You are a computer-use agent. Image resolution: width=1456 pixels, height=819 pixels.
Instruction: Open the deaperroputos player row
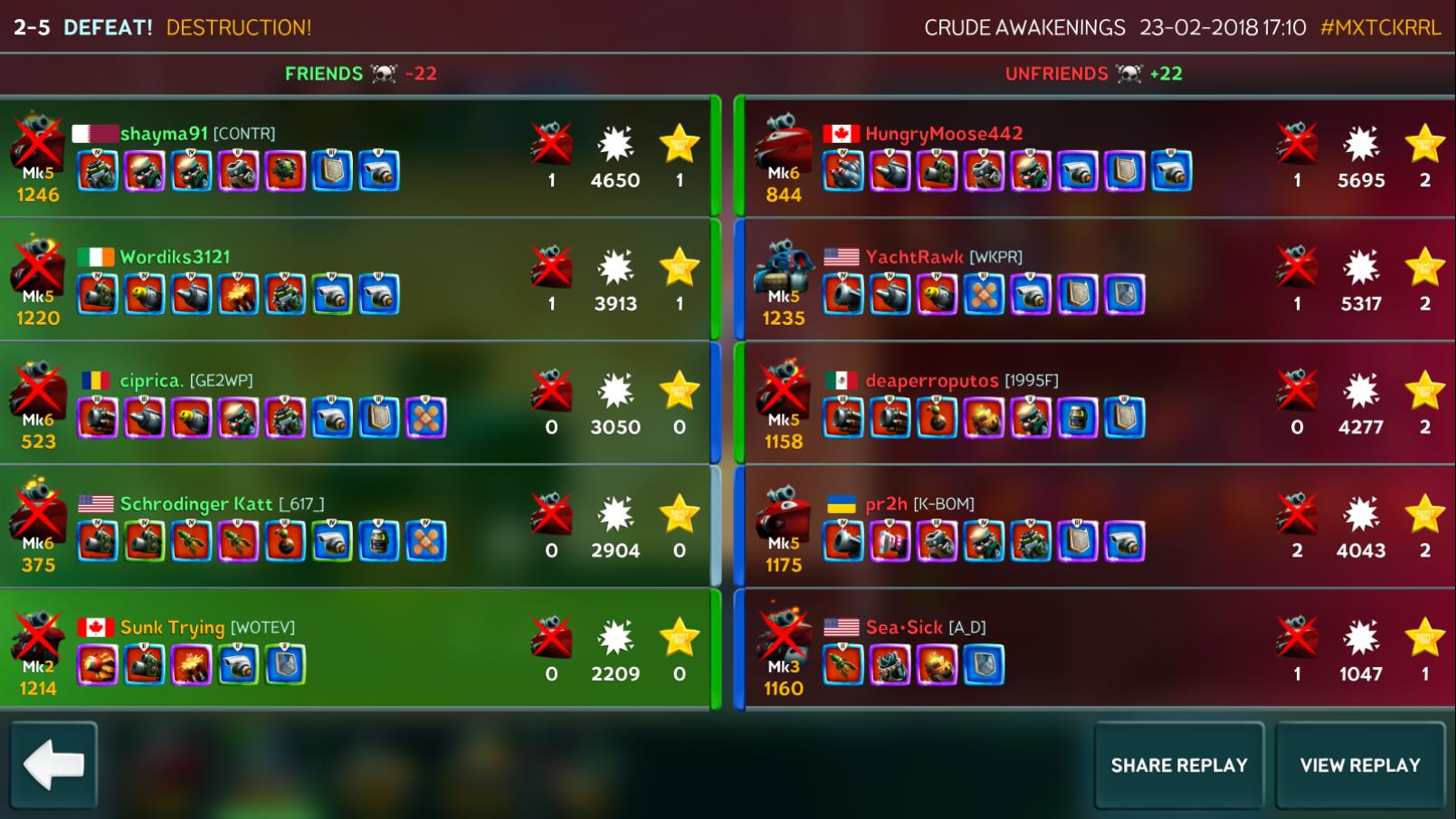(1095, 404)
